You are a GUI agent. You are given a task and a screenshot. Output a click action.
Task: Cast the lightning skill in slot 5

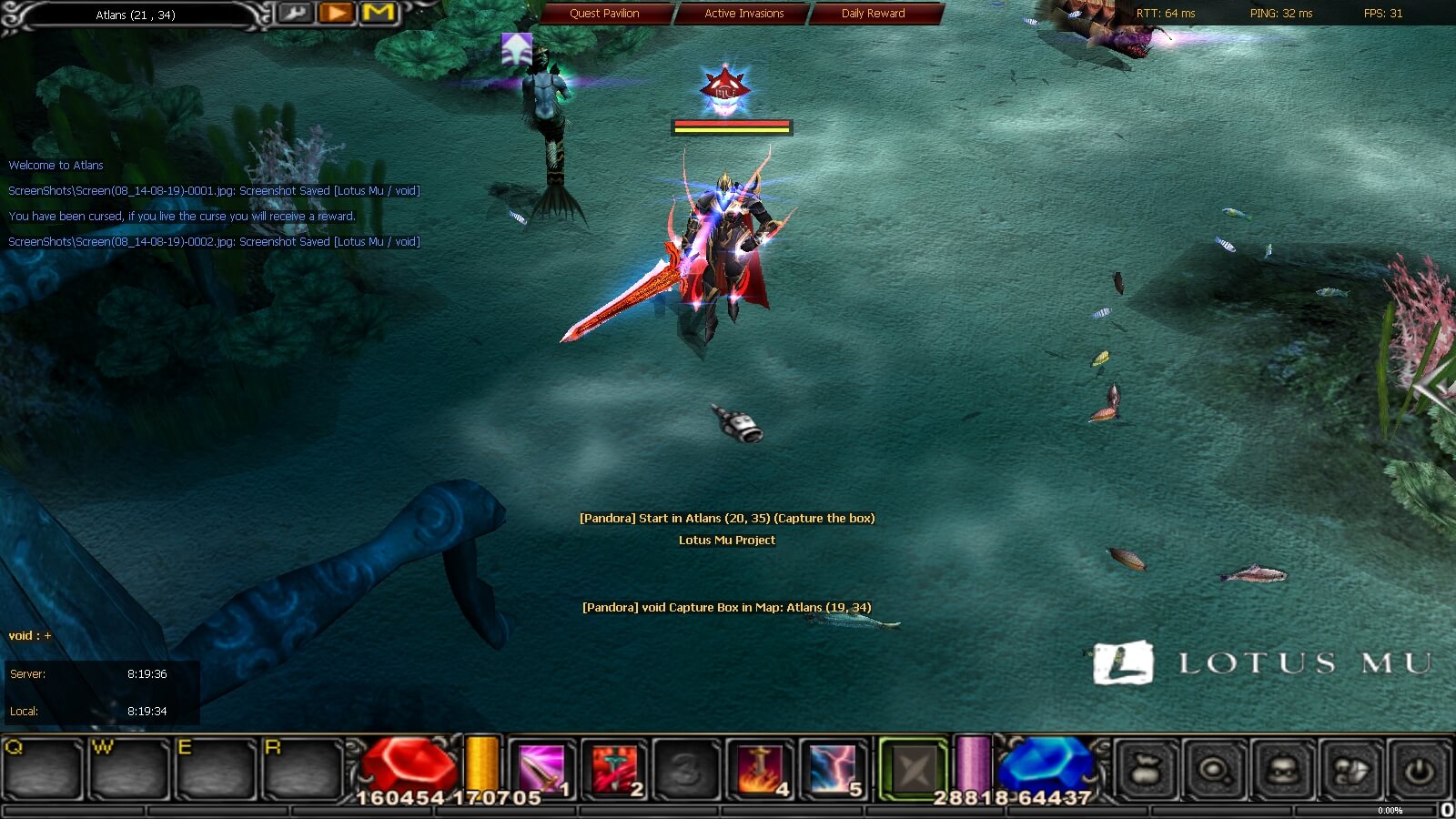[x=833, y=769]
